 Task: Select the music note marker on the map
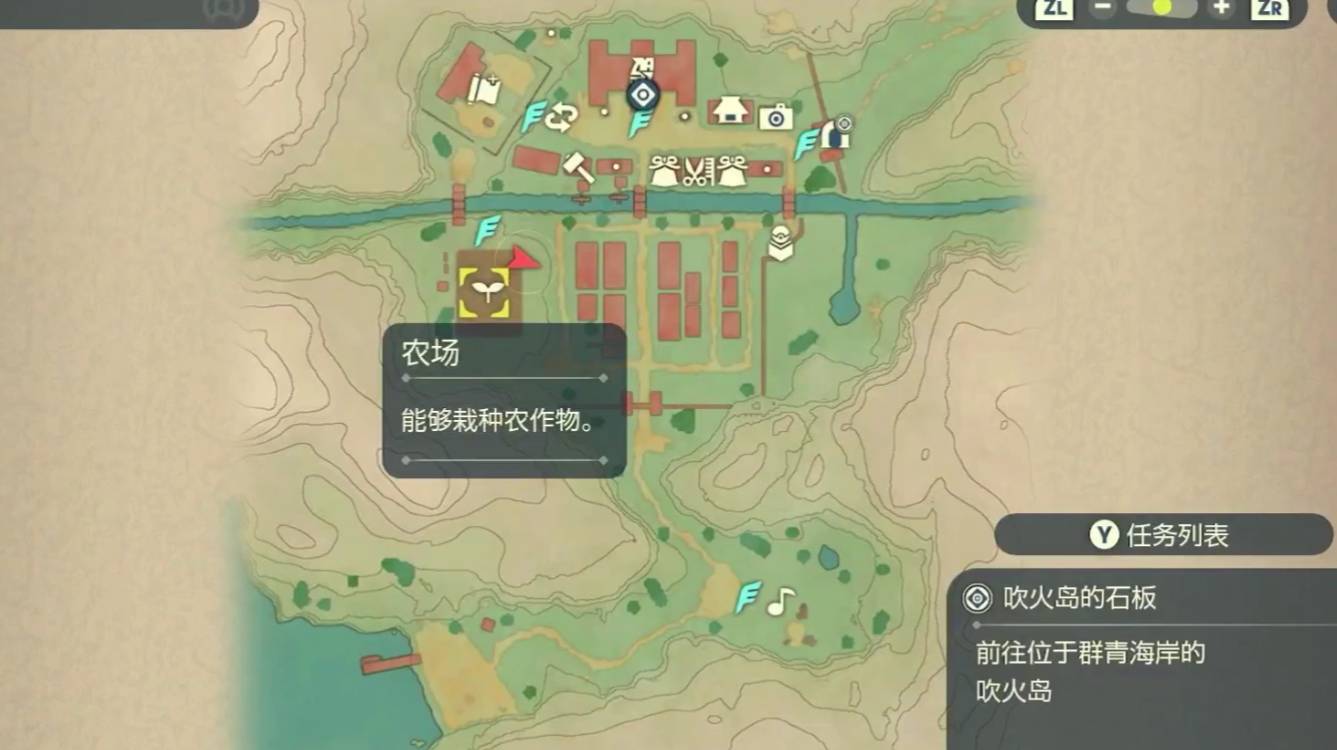pos(784,600)
